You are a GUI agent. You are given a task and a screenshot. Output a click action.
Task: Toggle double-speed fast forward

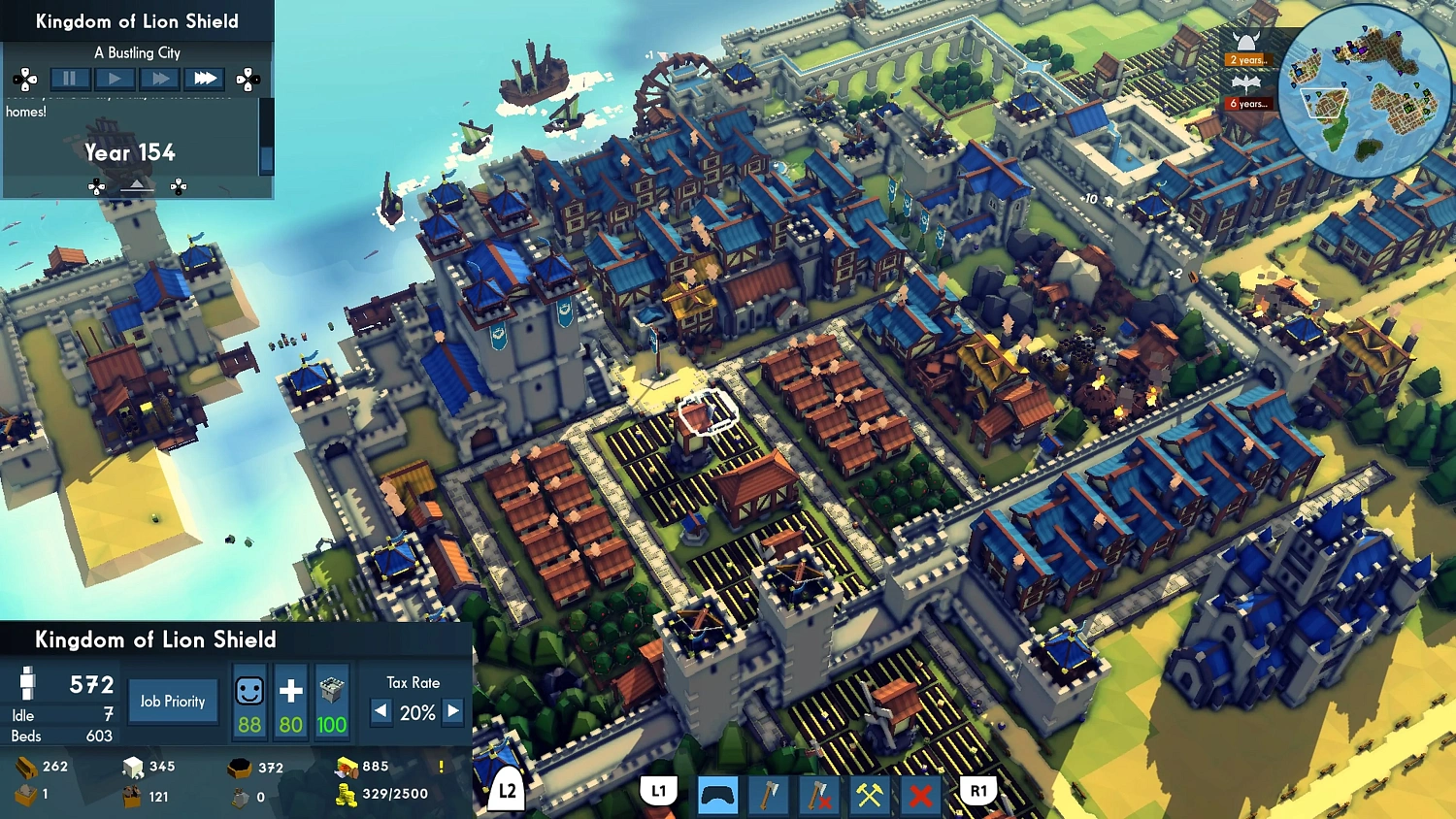click(x=159, y=78)
